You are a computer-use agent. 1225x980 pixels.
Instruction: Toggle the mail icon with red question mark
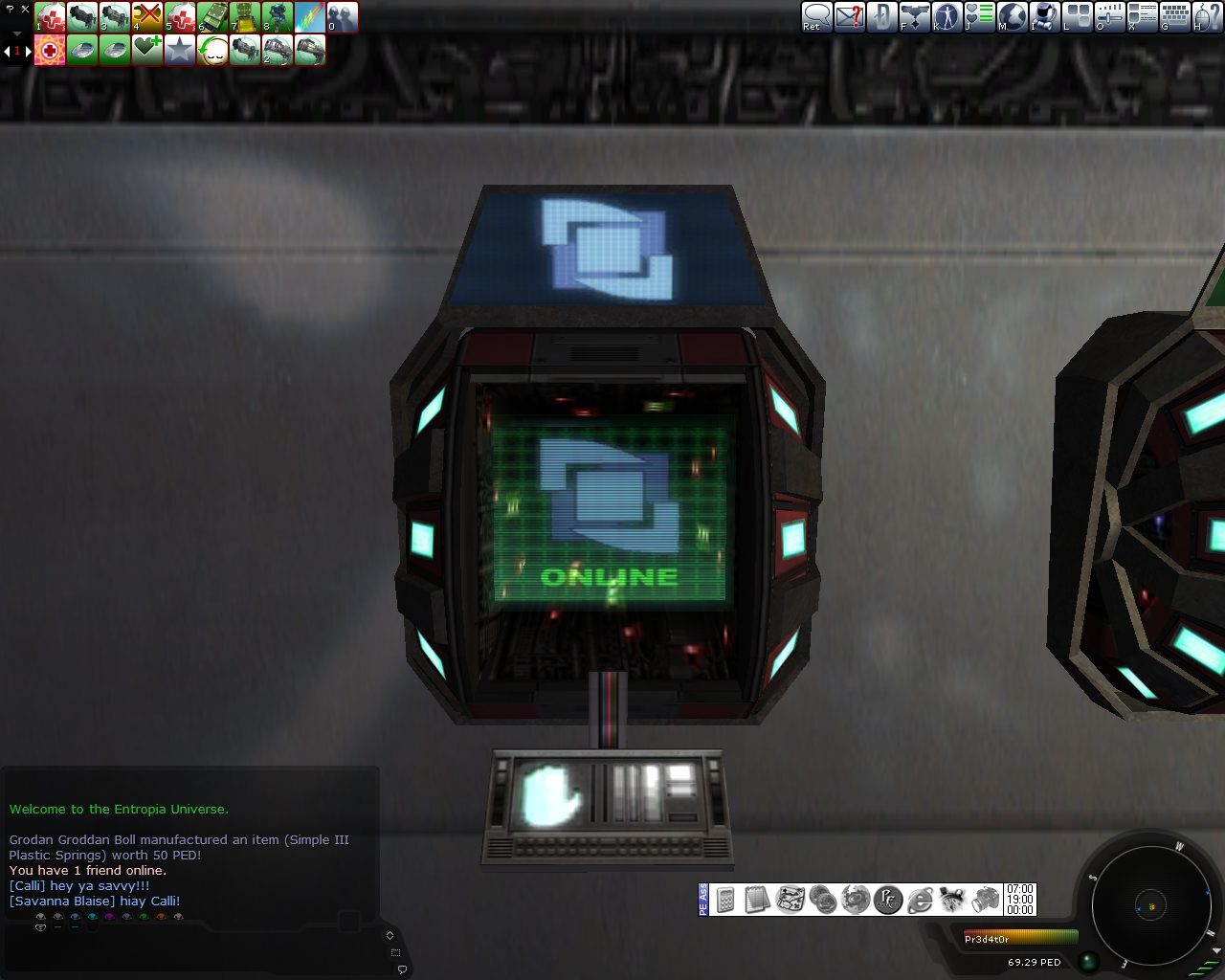849,19
